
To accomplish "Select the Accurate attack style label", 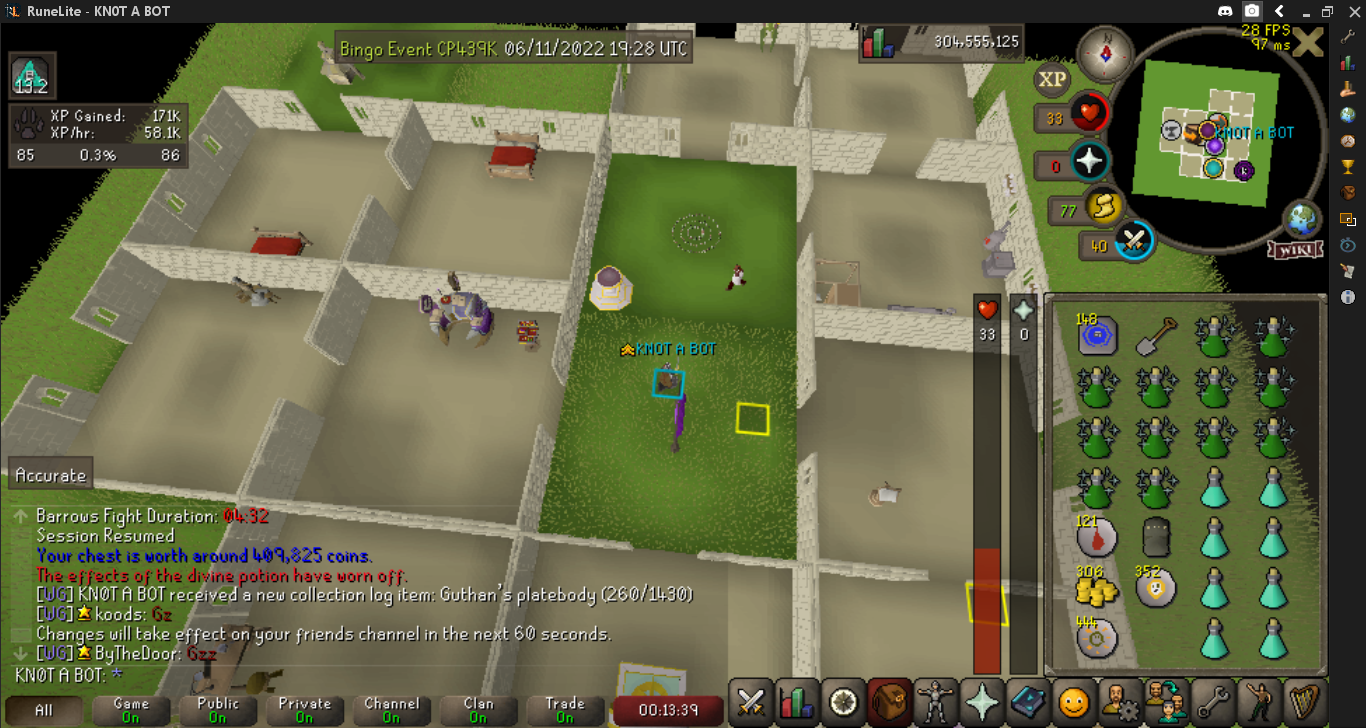I will [x=51, y=475].
